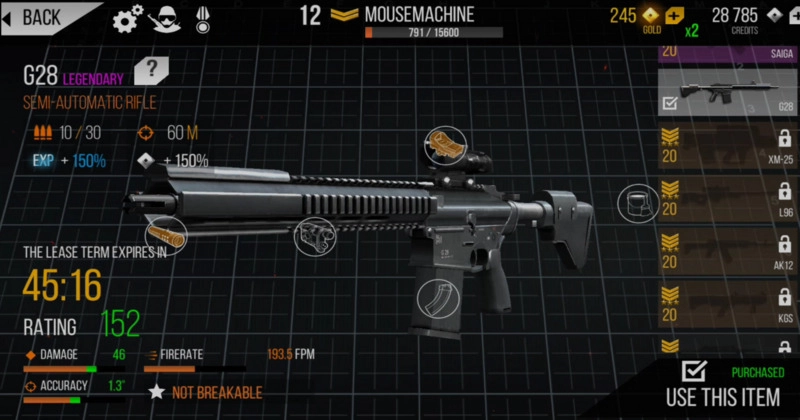Add gold with the plus button
Viewport: 800px width, 420px height.
tap(675, 16)
